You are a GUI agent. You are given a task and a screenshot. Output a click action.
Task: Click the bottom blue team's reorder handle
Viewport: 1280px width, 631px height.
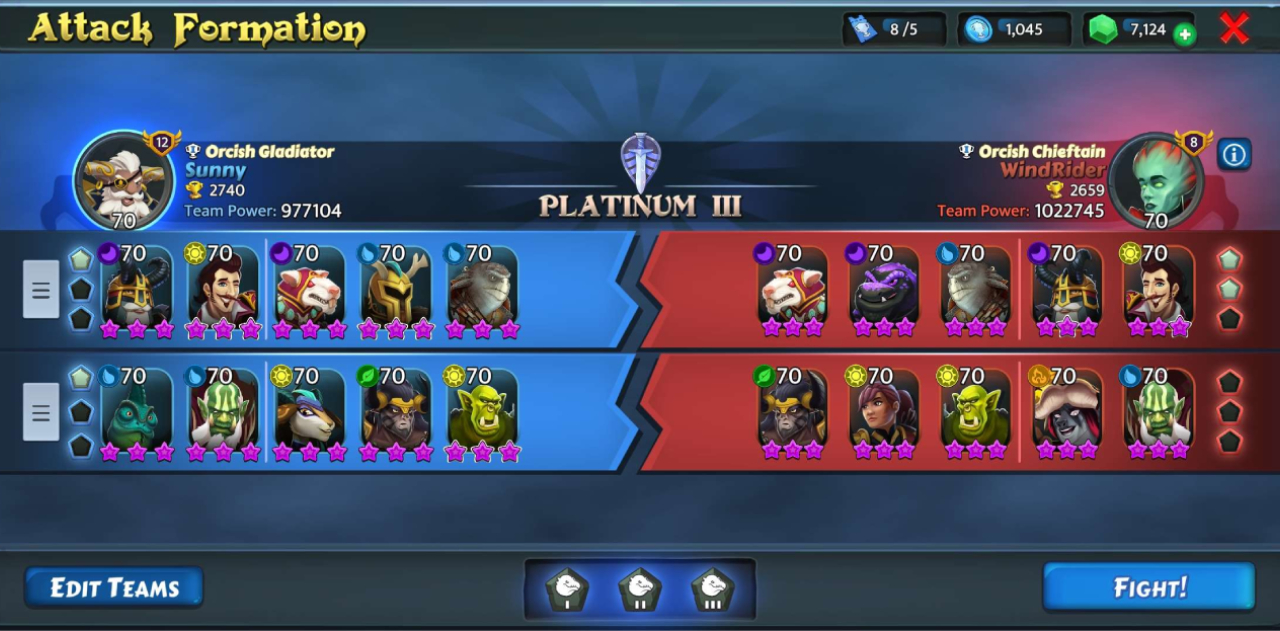coord(41,412)
